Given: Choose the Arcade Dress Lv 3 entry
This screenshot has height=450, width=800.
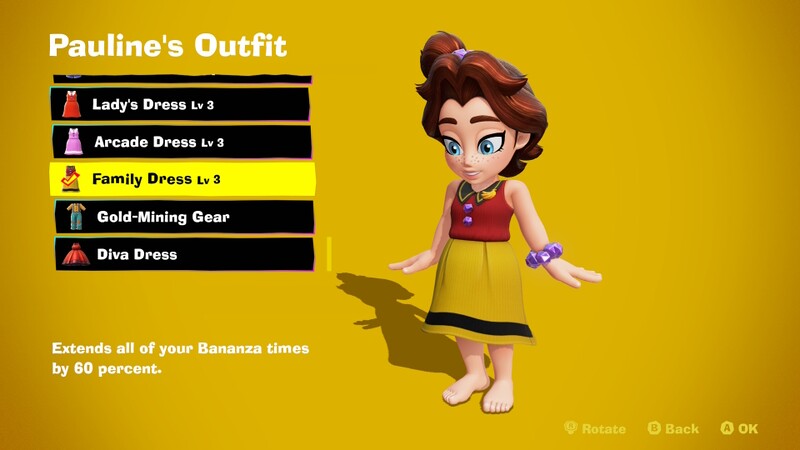Looking at the screenshot, I should [180, 142].
